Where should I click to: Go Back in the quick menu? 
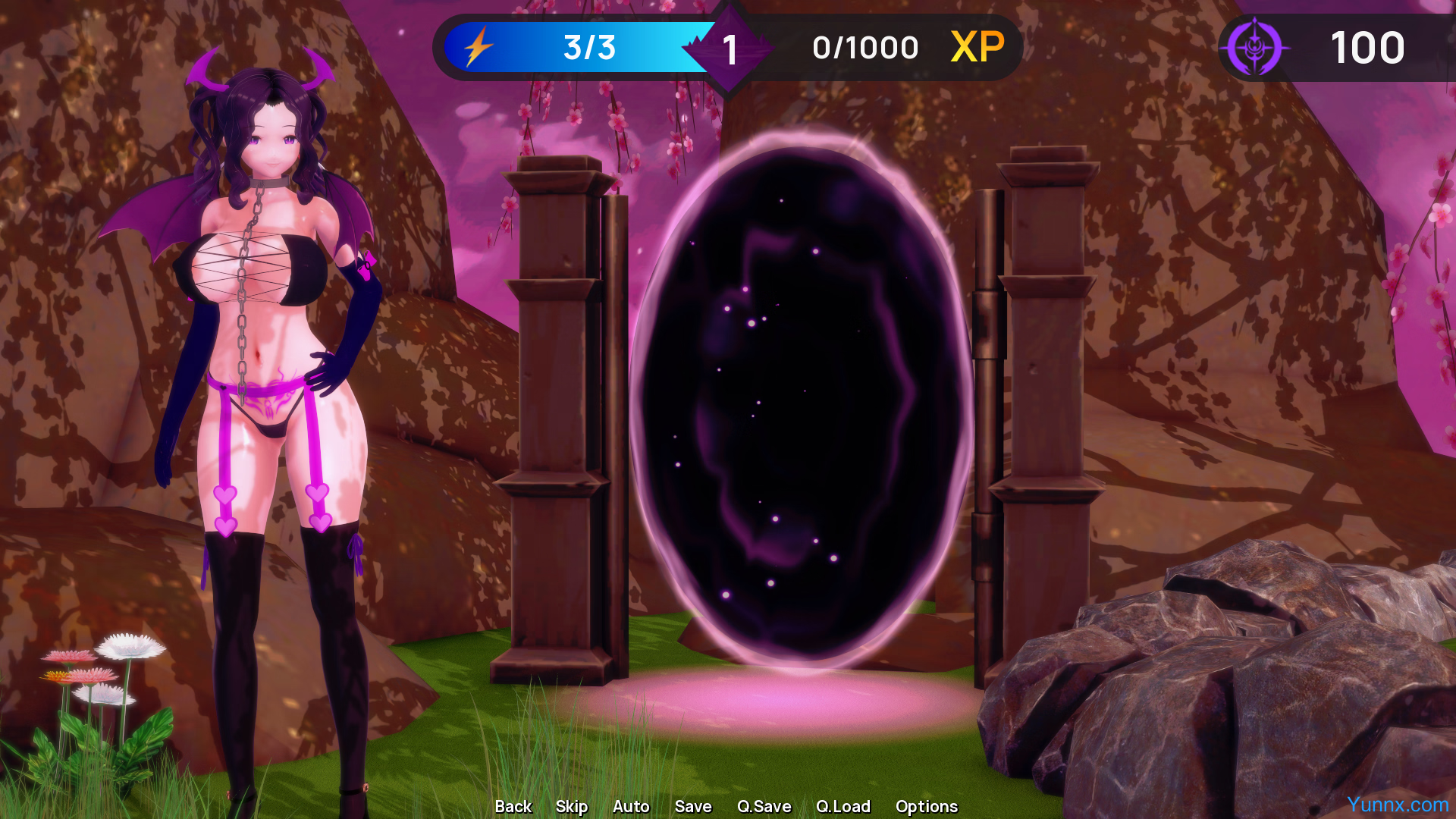point(513,806)
